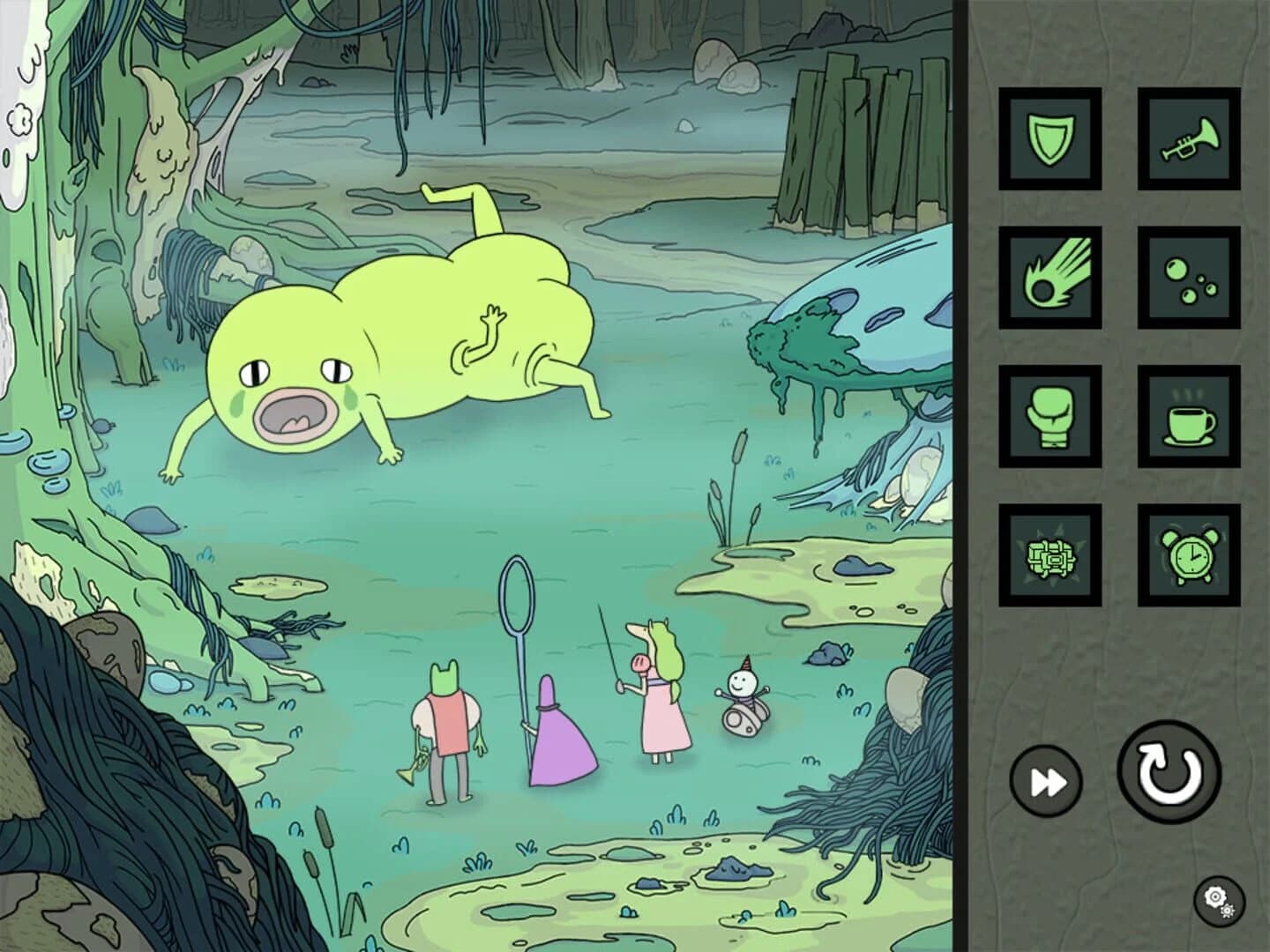1270x952 pixels.
Task: Select the trumpet ability icon
Action: [1190, 138]
